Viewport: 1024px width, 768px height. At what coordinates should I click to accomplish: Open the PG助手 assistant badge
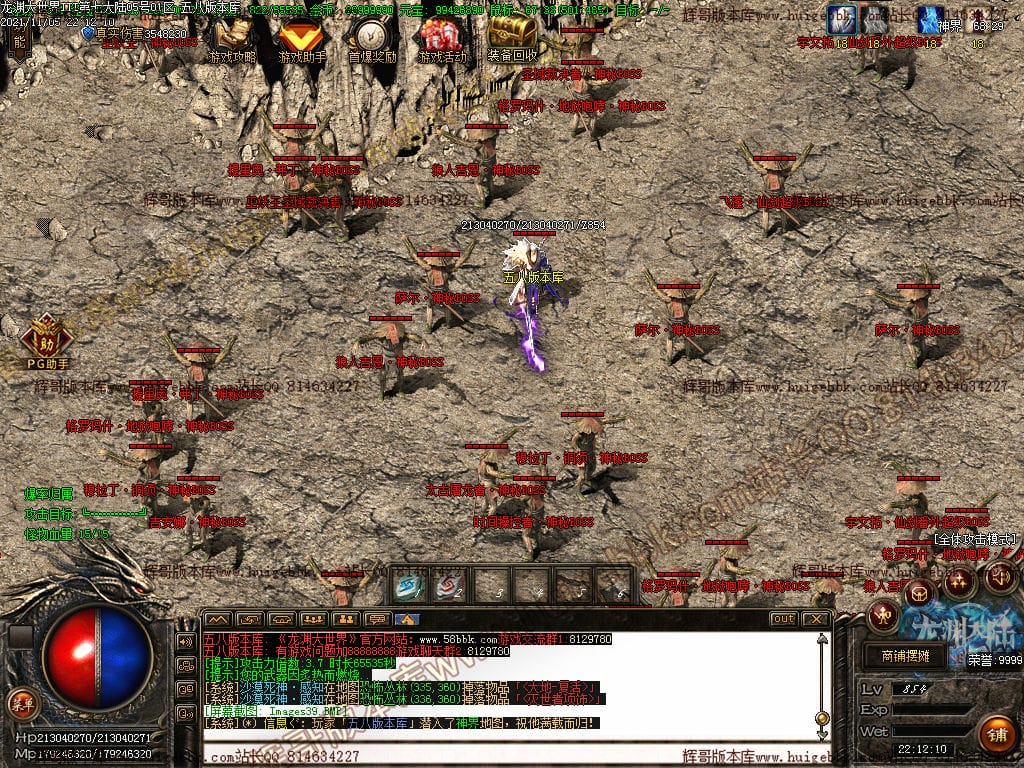pos(47,340)
